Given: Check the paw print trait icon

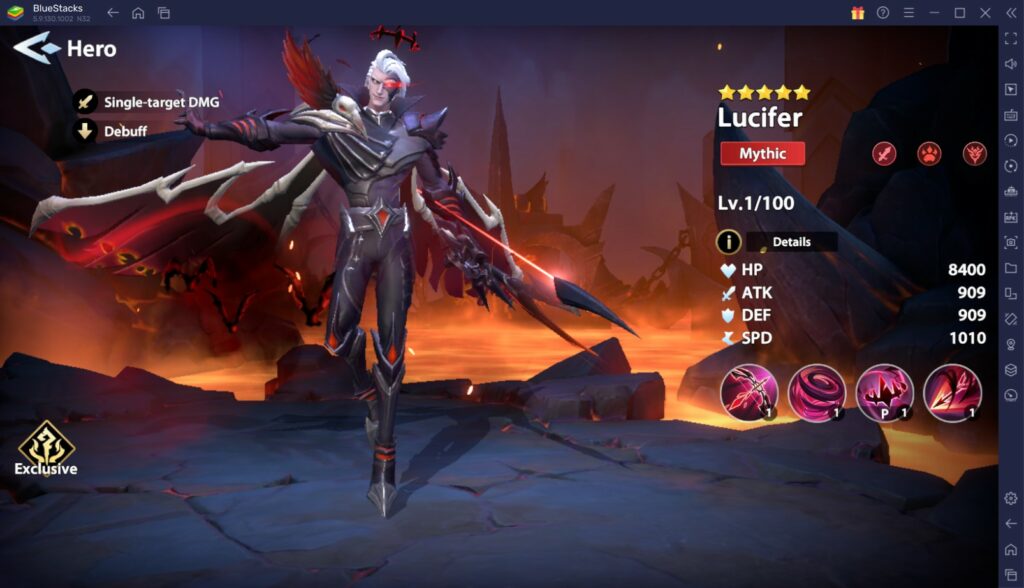Looking at the screenshot, I should coord(929,154).
